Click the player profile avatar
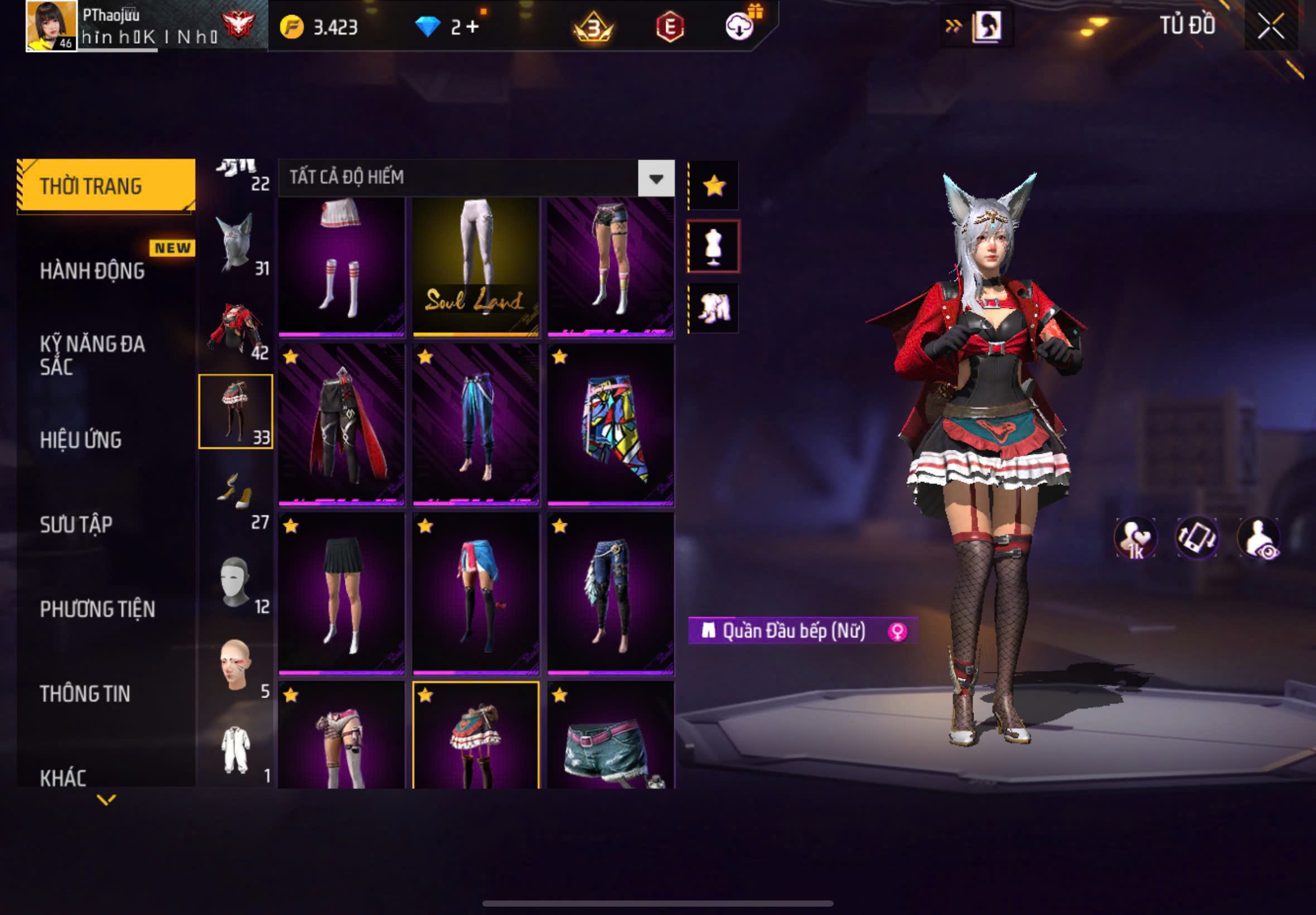The height and width of the screenshot is (915, 1316). coord(51,26)
